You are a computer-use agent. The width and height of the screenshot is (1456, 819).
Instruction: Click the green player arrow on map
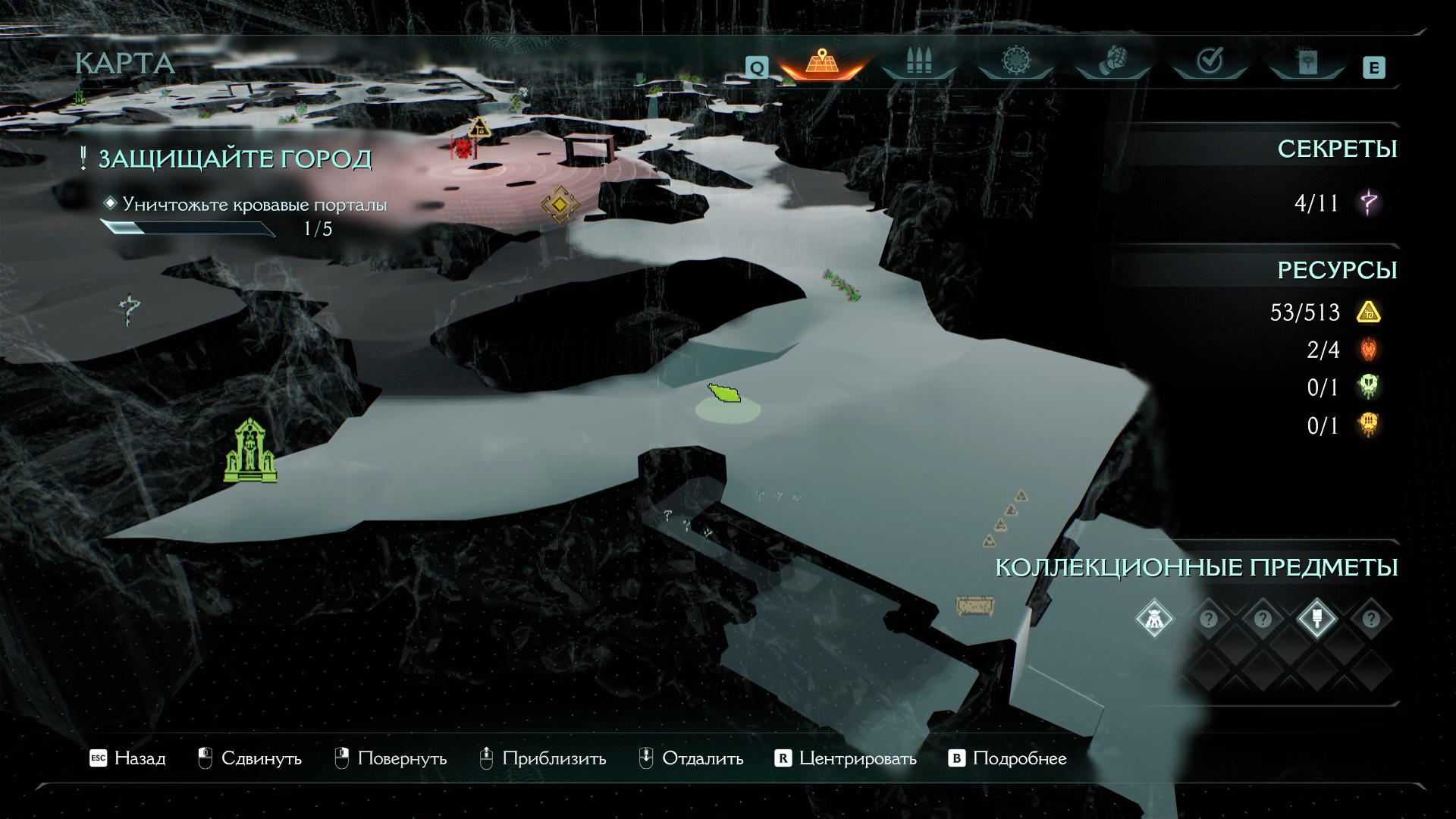pos(725,394)
